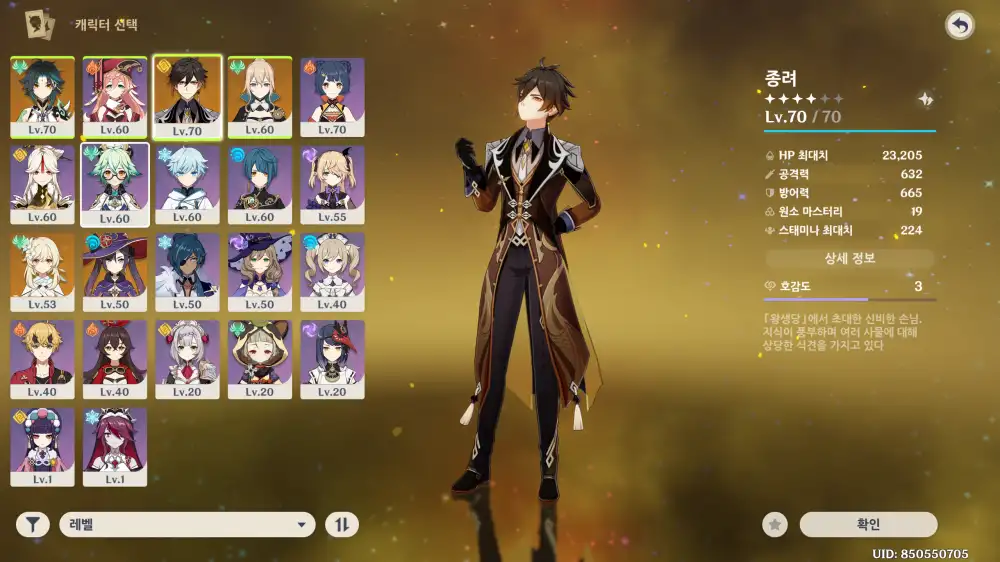Click the star favorite button beside 확인
Viewport: 1000px width, 562px height.
point(774,525)
